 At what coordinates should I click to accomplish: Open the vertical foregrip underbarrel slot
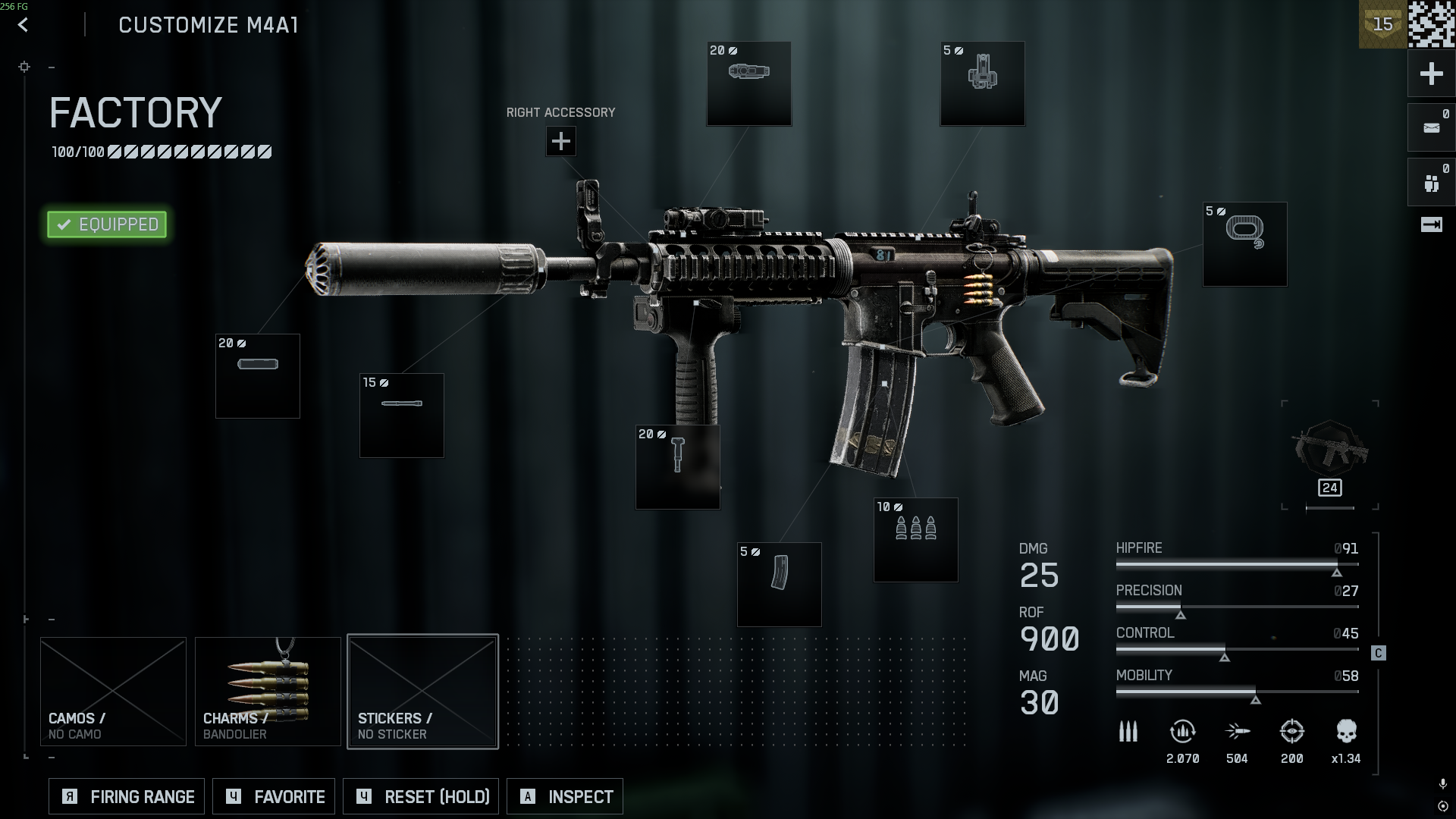[677, 467]
